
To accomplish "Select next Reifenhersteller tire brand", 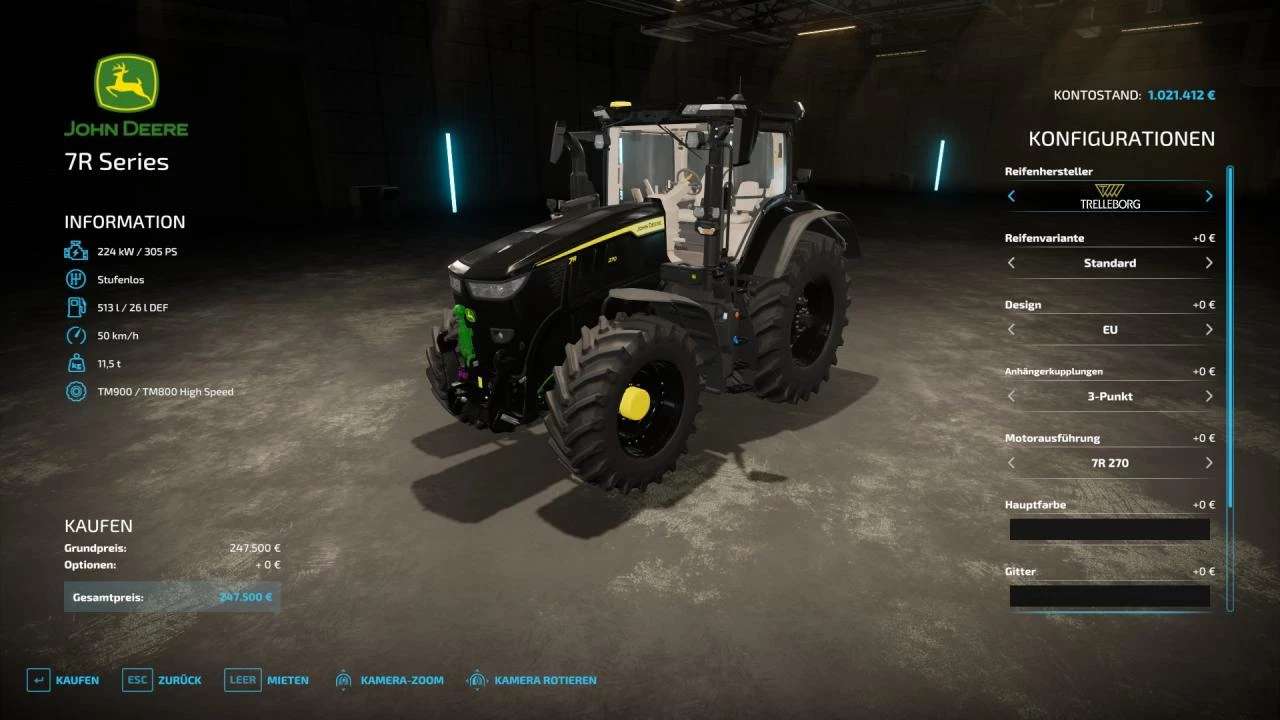I will click(1208, 196).
